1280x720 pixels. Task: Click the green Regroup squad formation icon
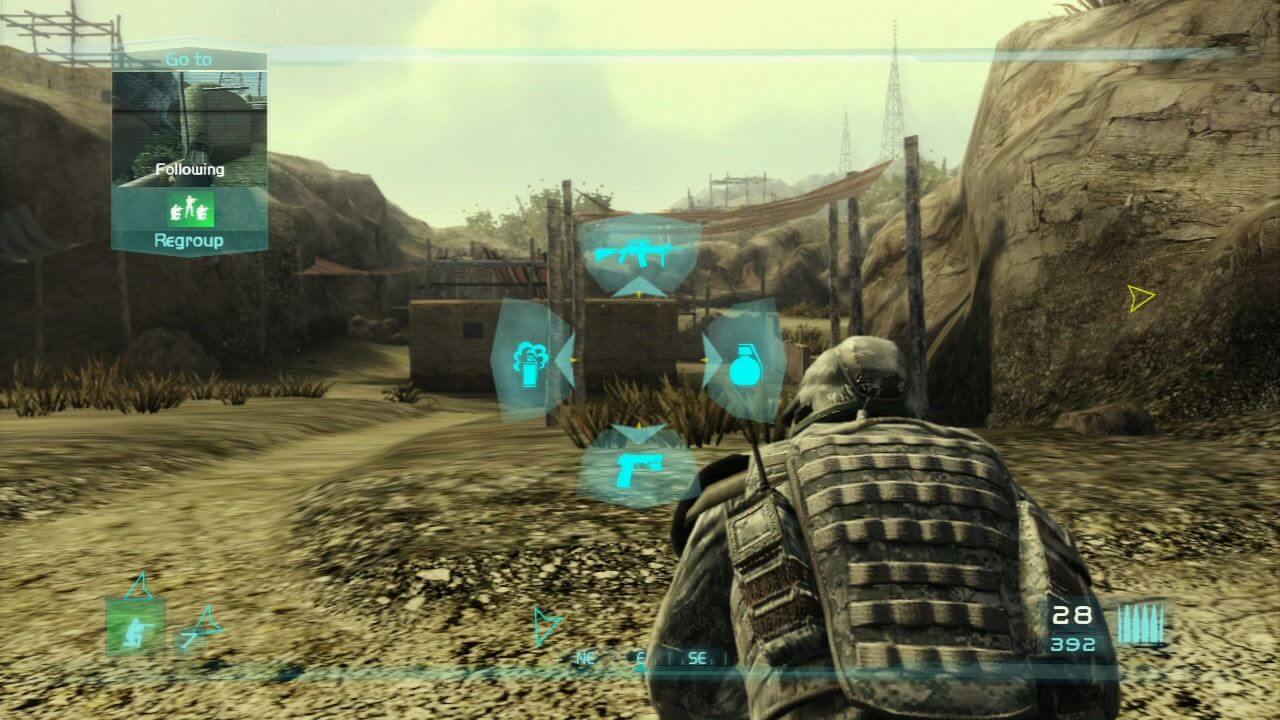click(194, 210)
